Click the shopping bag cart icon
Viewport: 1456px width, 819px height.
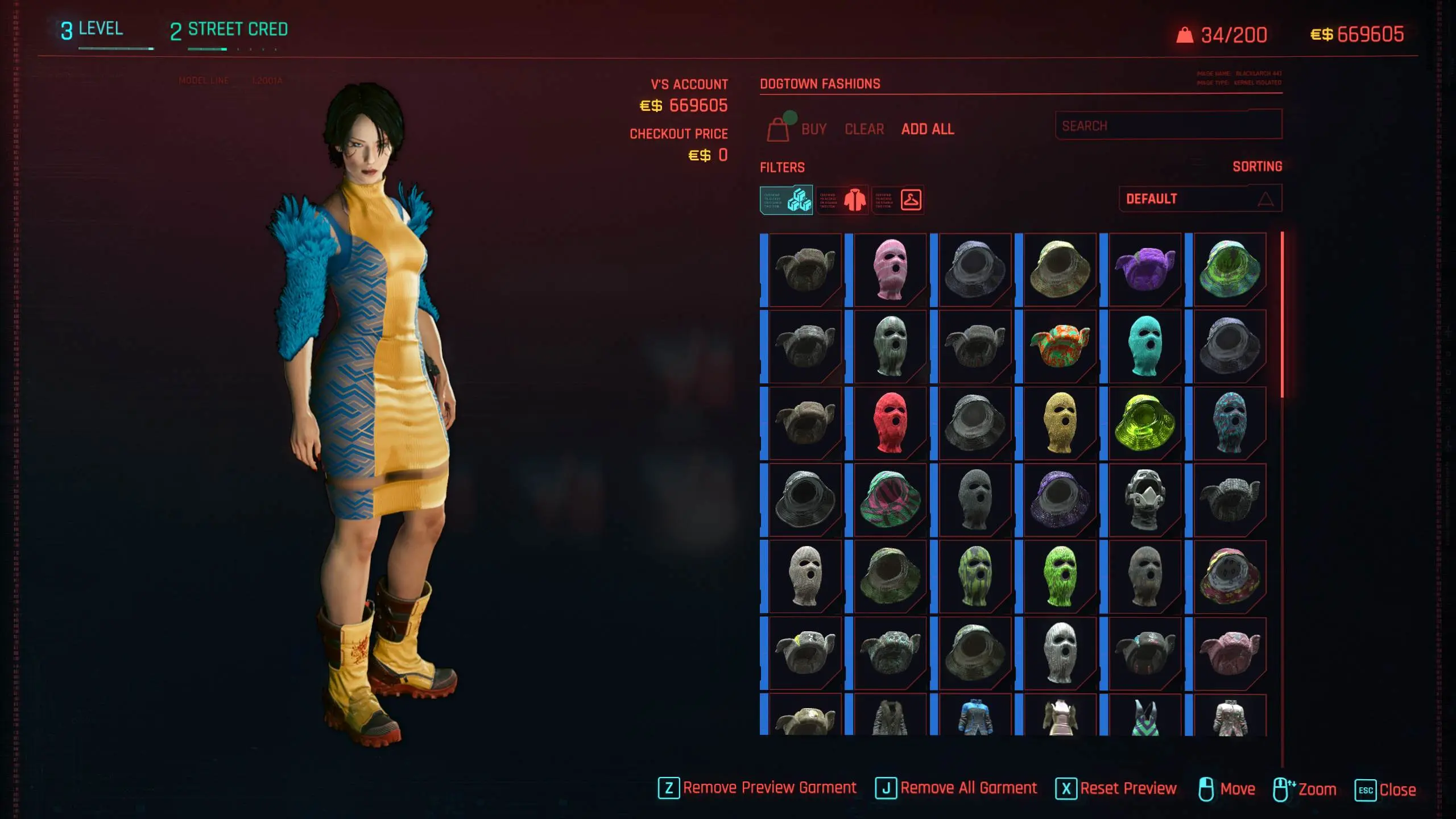tap(778, 130)
